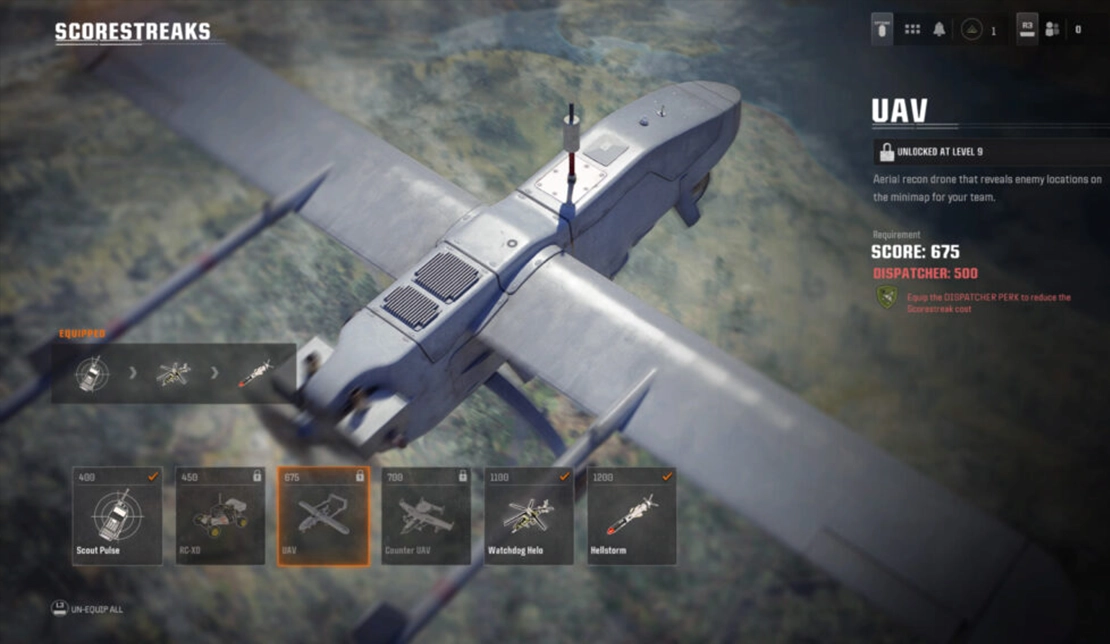This screenshot has height=644, width=1110.
Task: Open notifications with the bell icon
Action: [x=939, y=30]
